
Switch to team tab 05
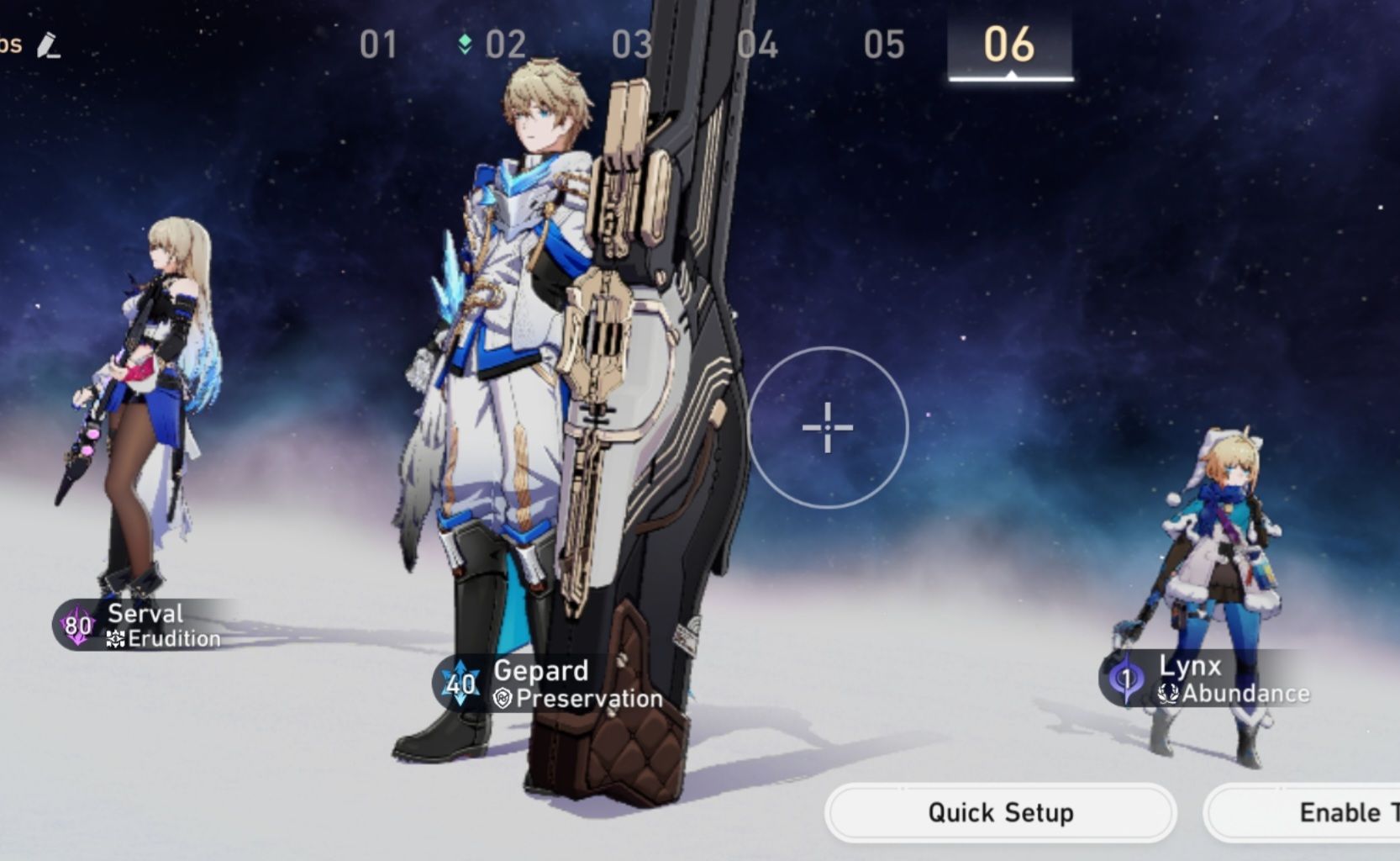tap(883, 46)
